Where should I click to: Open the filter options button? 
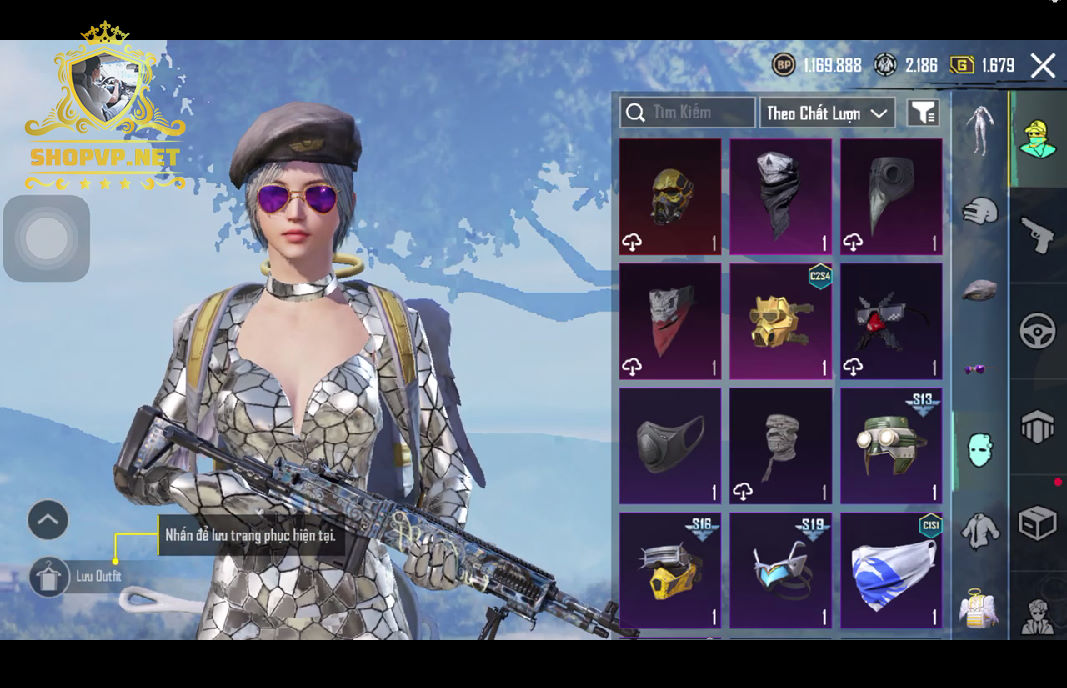coord(922,113)
